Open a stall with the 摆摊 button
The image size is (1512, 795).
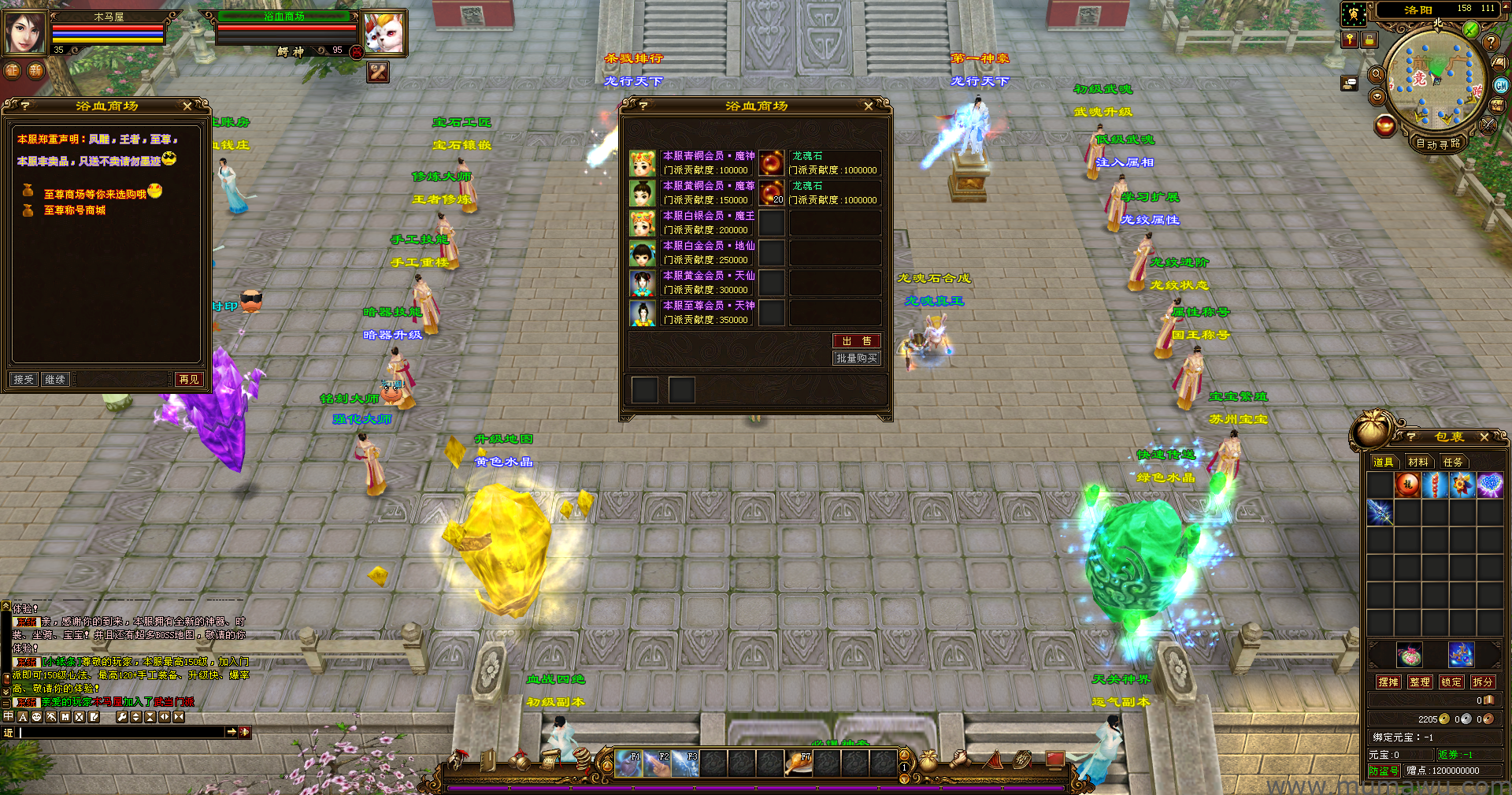click(x=1388, y=682)
